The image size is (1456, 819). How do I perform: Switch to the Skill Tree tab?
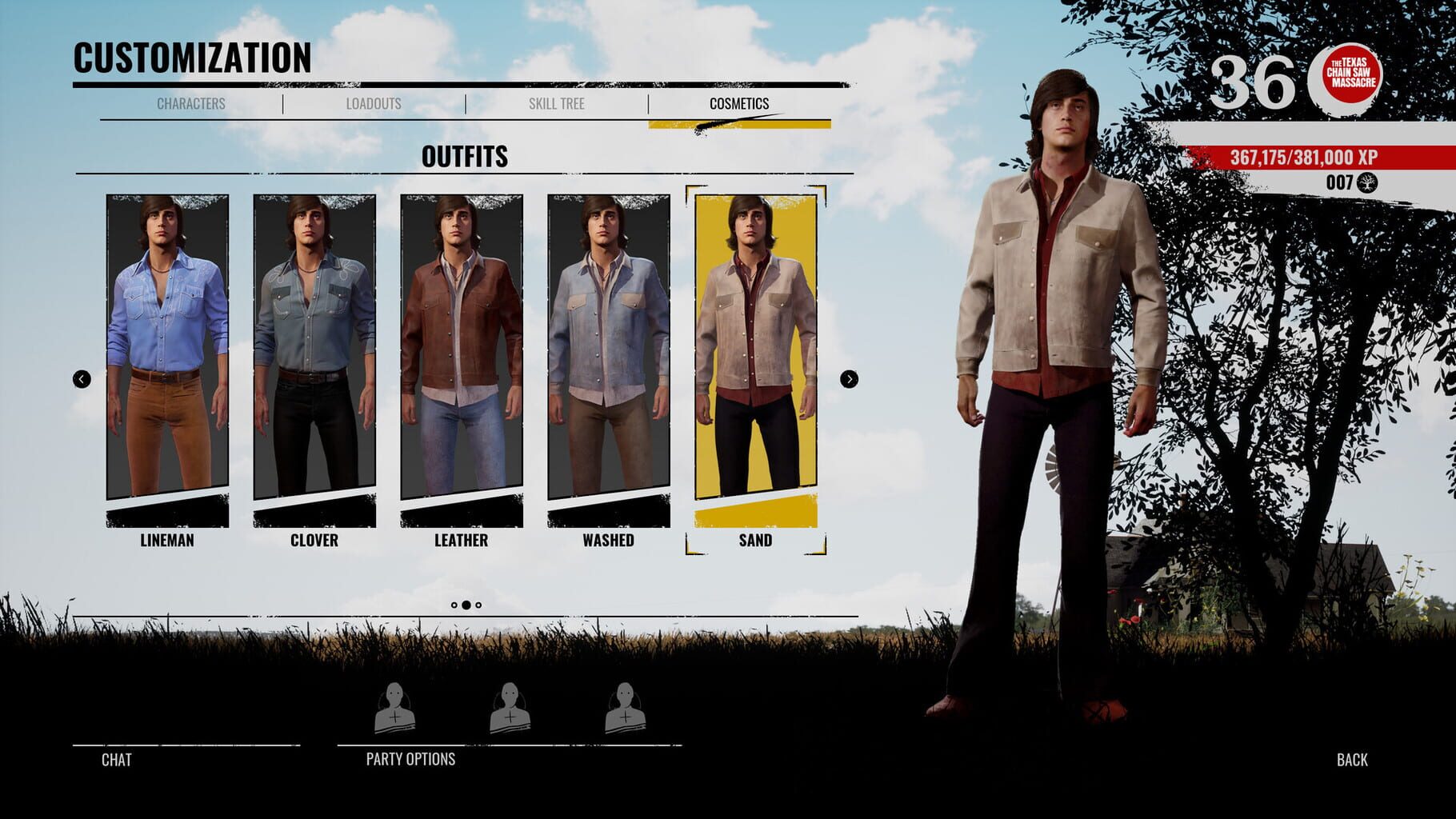click(x=558, y=103)
